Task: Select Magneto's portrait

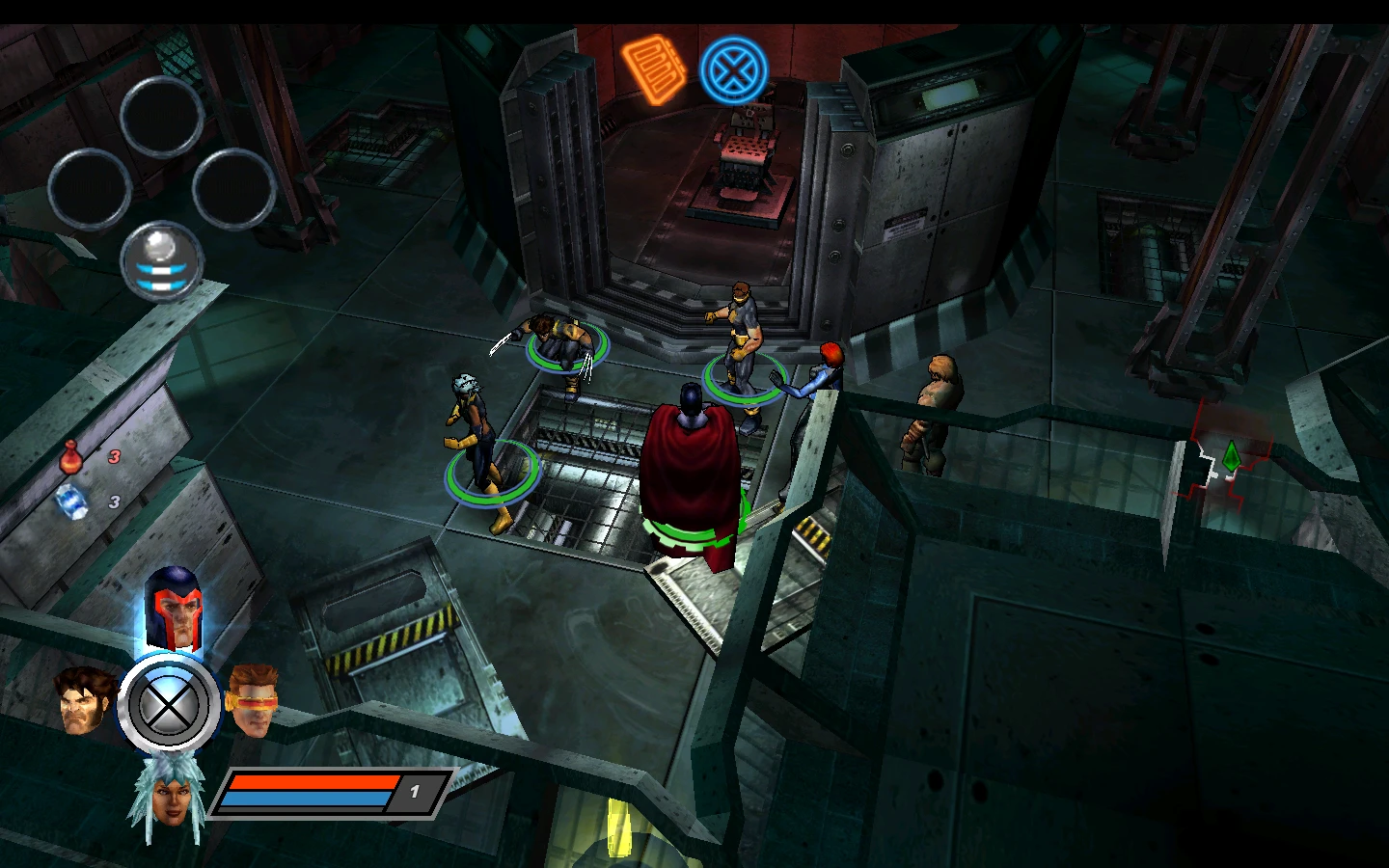Action: (173, 608)
